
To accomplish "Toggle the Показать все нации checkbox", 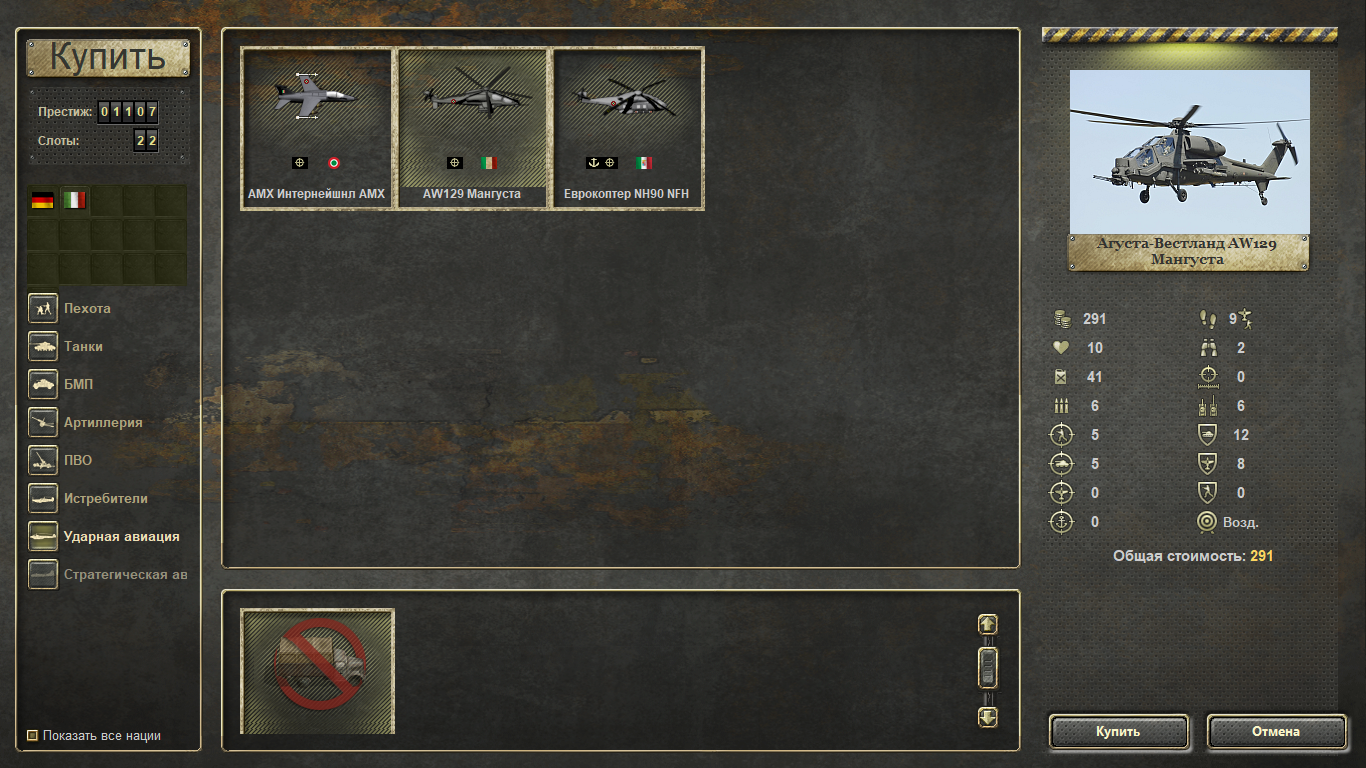I will pyautogui.click(x=33, y=736).
